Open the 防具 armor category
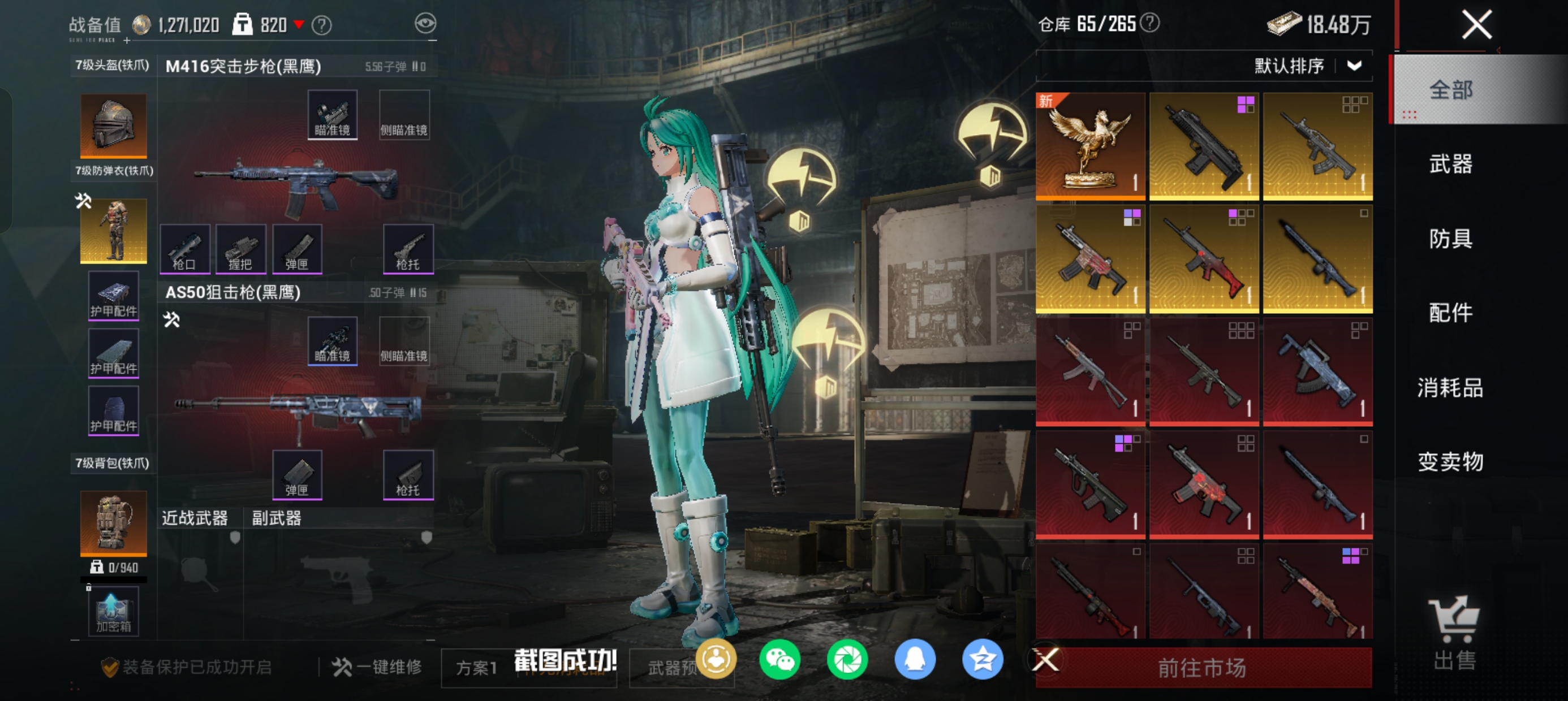The width and height of the screenshot is (1568, 701). tap(1450, 239)
